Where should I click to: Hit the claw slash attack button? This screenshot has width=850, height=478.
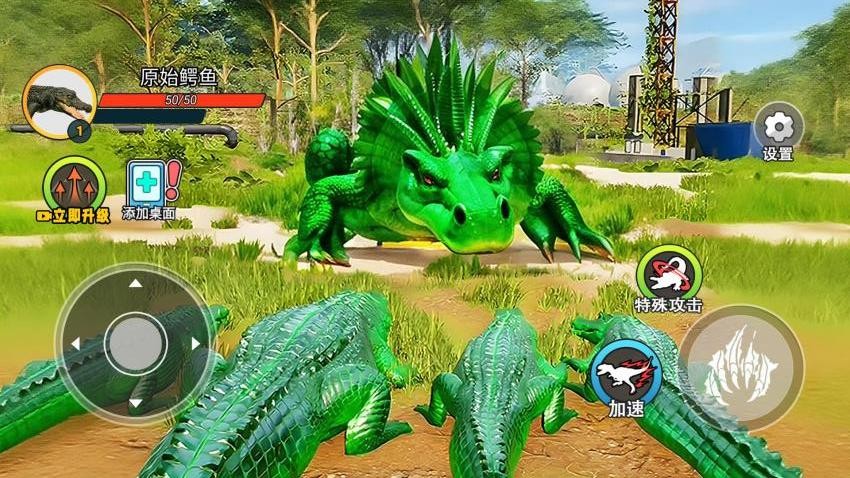[741, 367]
